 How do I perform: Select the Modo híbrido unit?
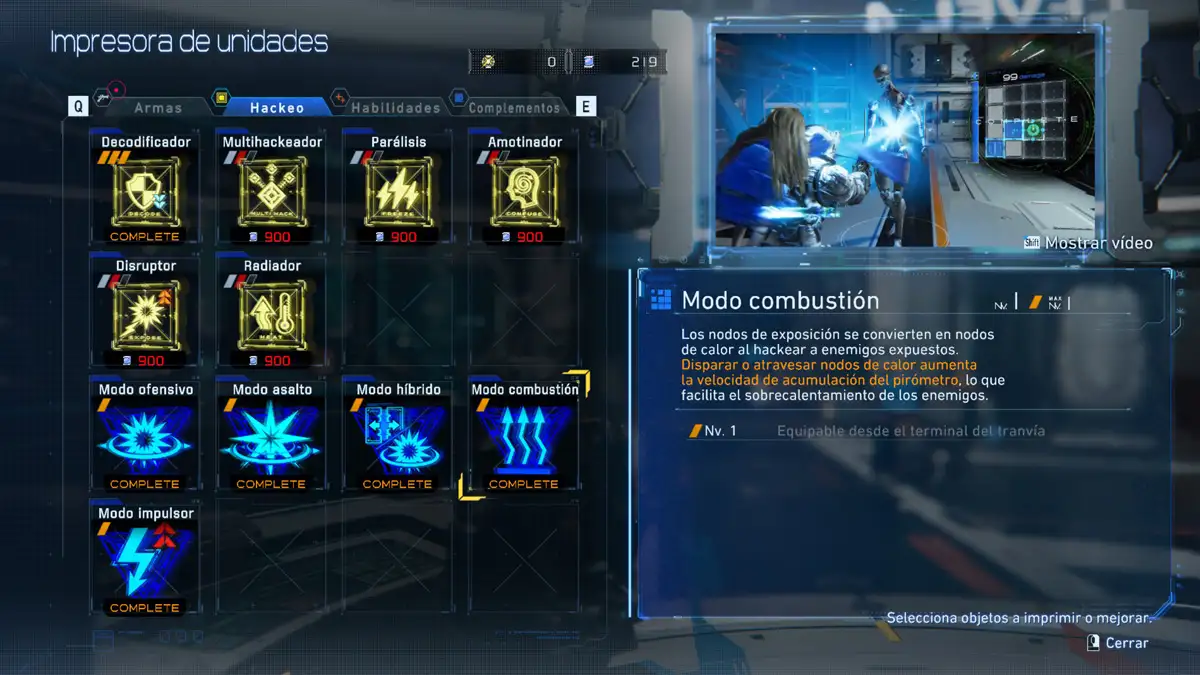pos(397,437)
